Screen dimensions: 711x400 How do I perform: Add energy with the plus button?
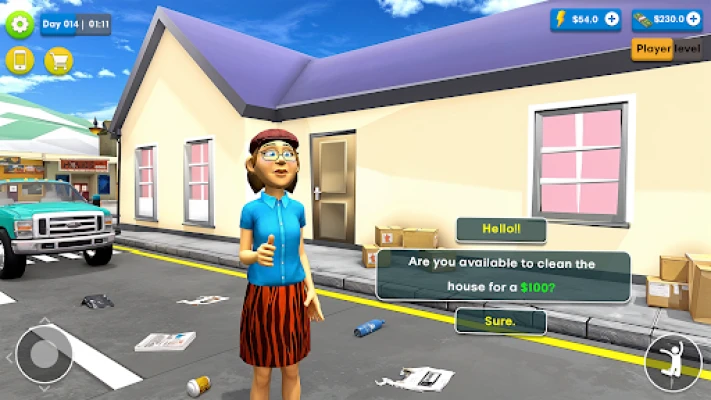click(612, 19)
